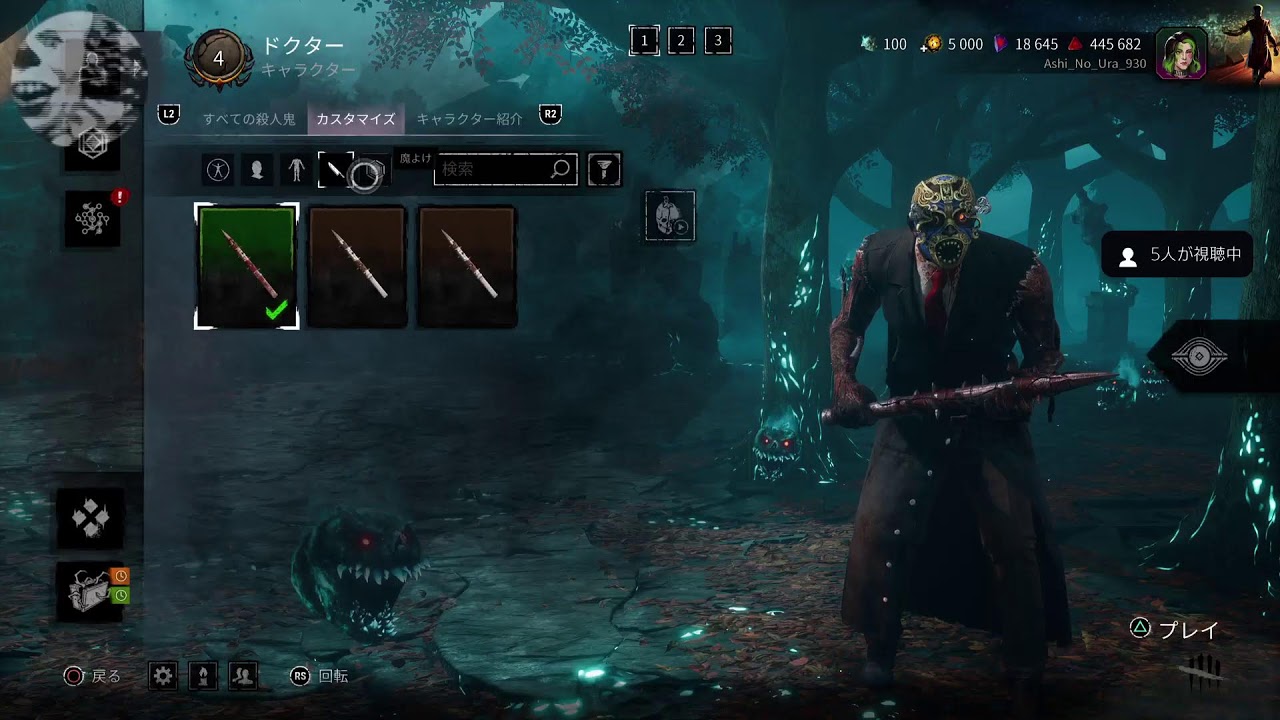The width and height of the screenshot is (1280, 720).
Task: Switch to loadout preset 2
Action: tap(681, 41)
